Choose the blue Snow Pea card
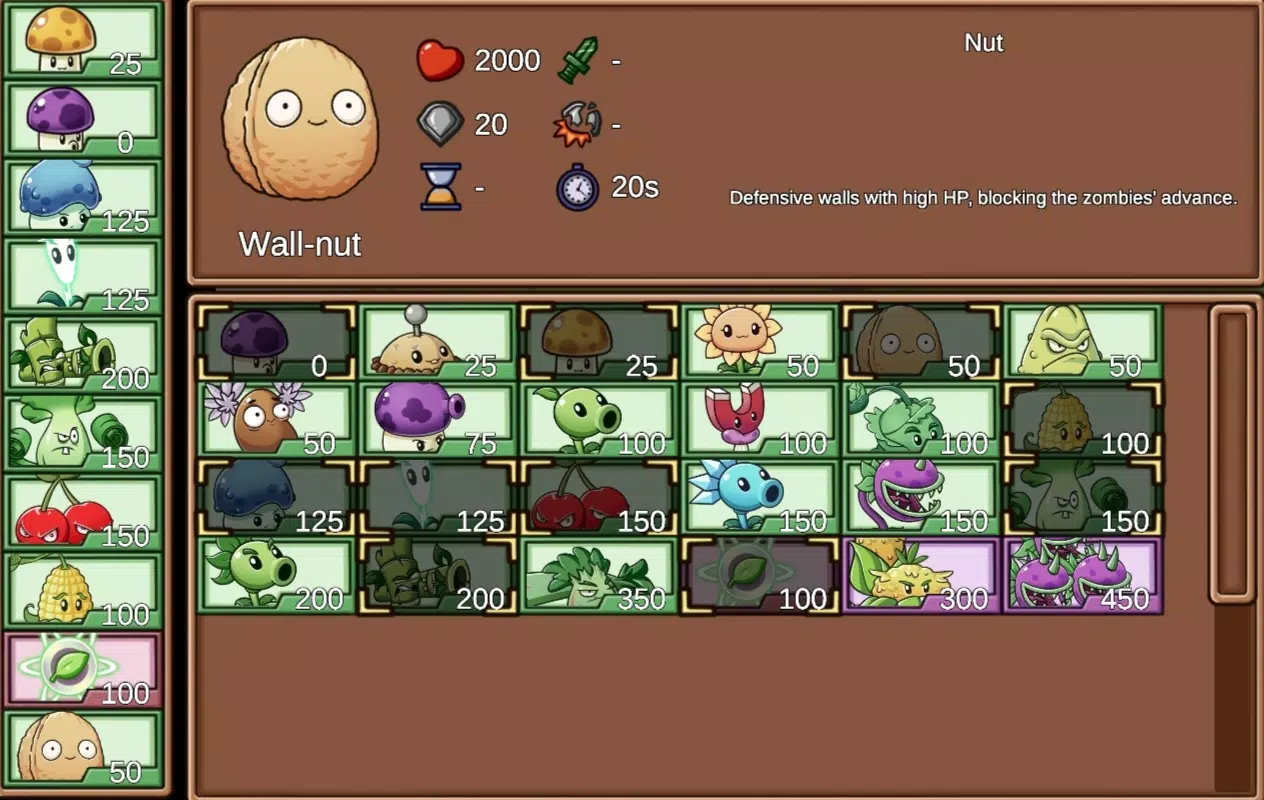Image resolution: width=1264 pixels, height=800 pixels. [x=759, y=497]
